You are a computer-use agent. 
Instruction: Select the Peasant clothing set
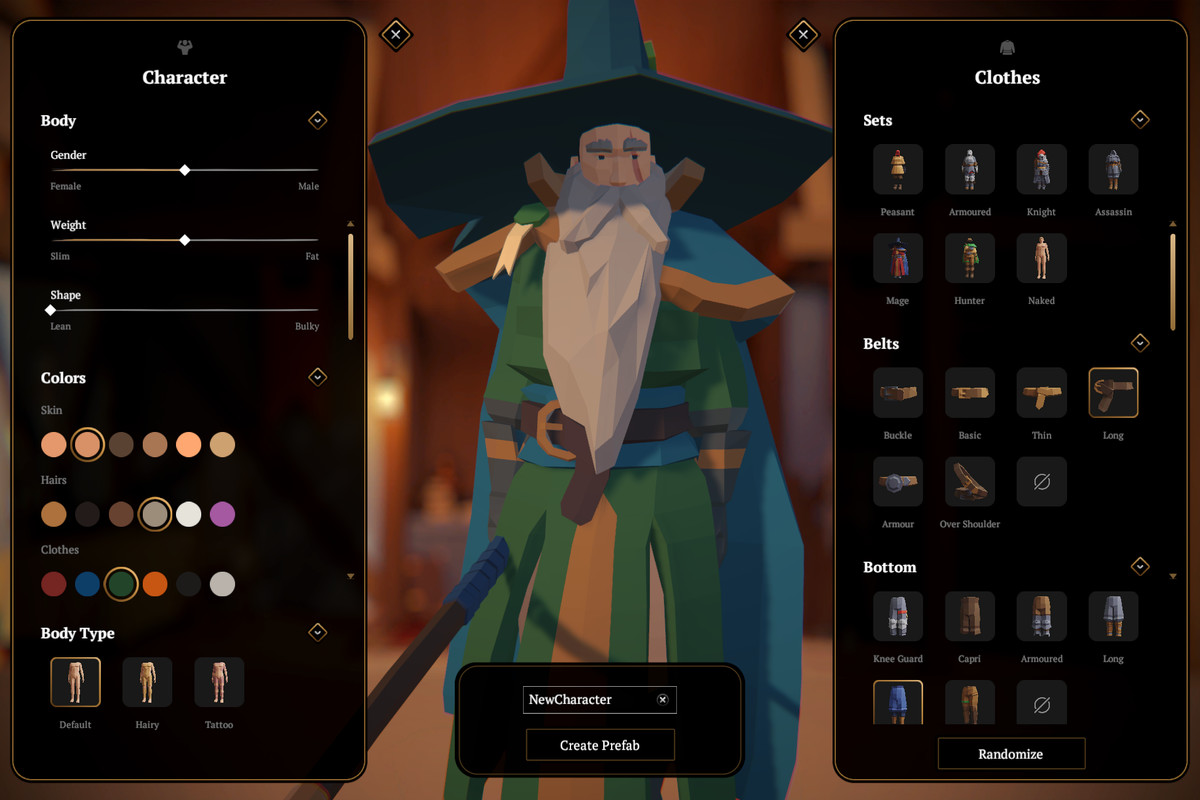[x=897, y=169]
